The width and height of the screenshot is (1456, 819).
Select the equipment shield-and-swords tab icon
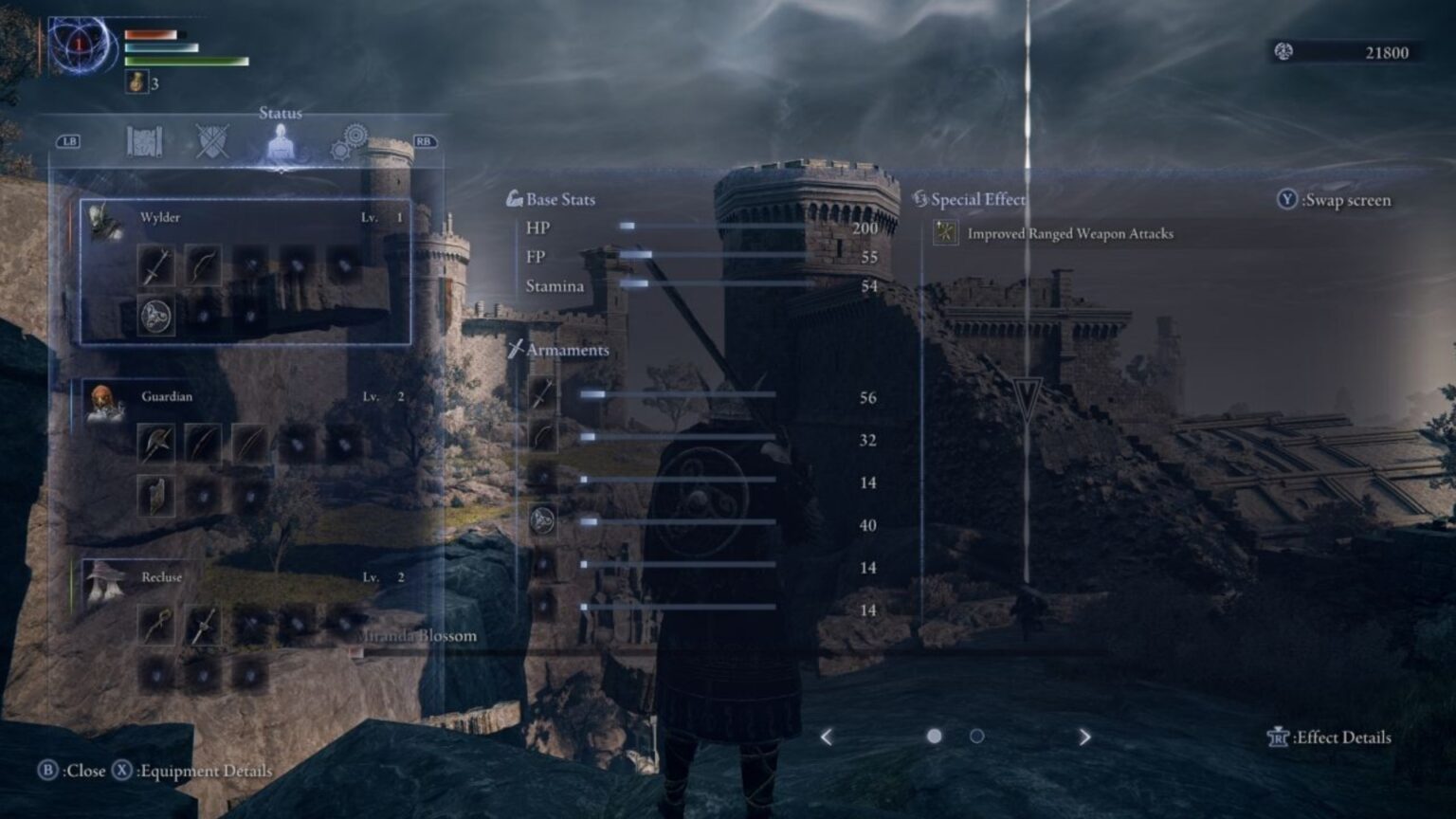click(x=213, y=142)
